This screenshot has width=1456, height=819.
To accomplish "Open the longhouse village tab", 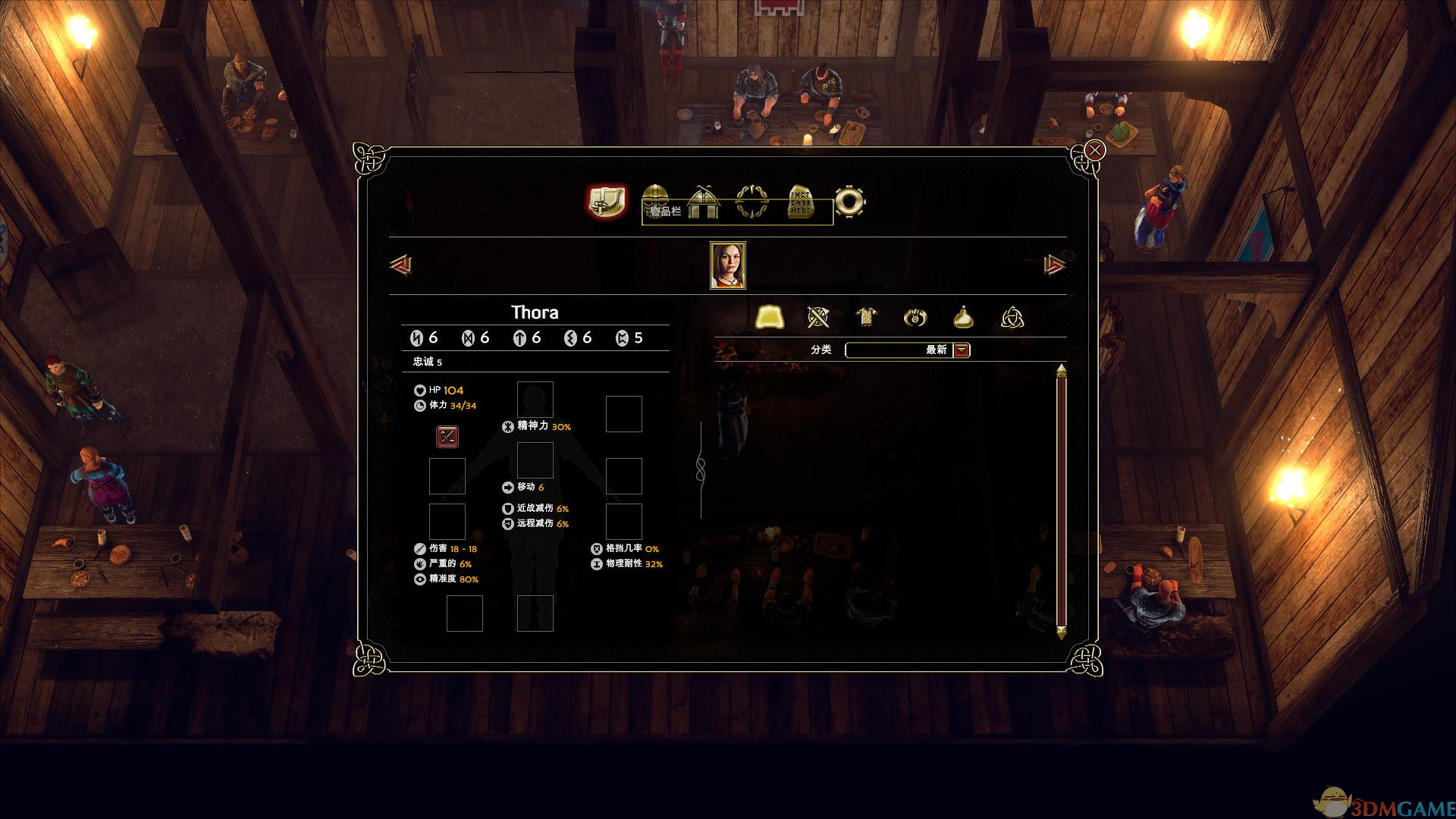I will [x=704, y=202].
